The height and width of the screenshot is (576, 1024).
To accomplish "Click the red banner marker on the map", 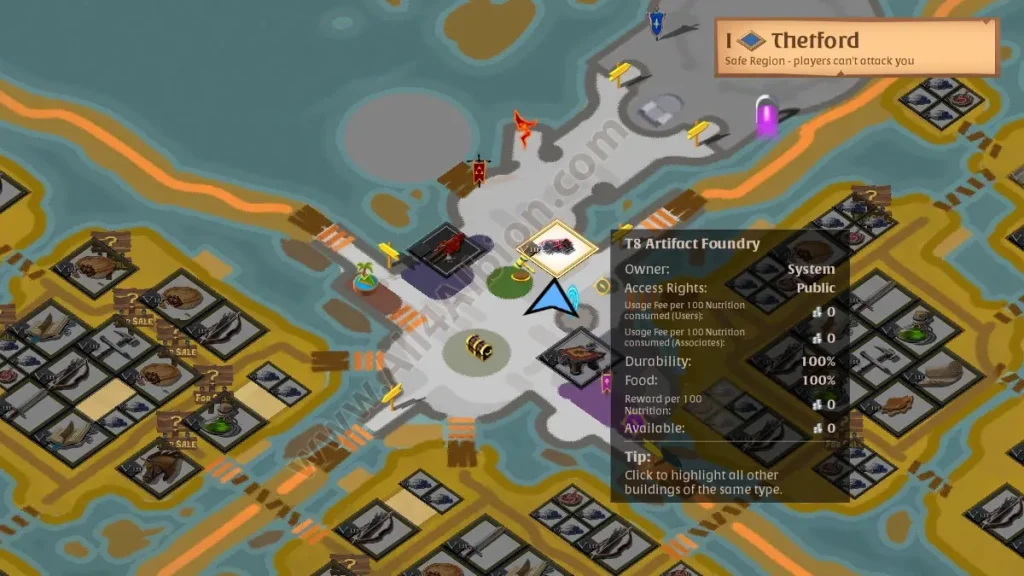I will coord(479,171).
